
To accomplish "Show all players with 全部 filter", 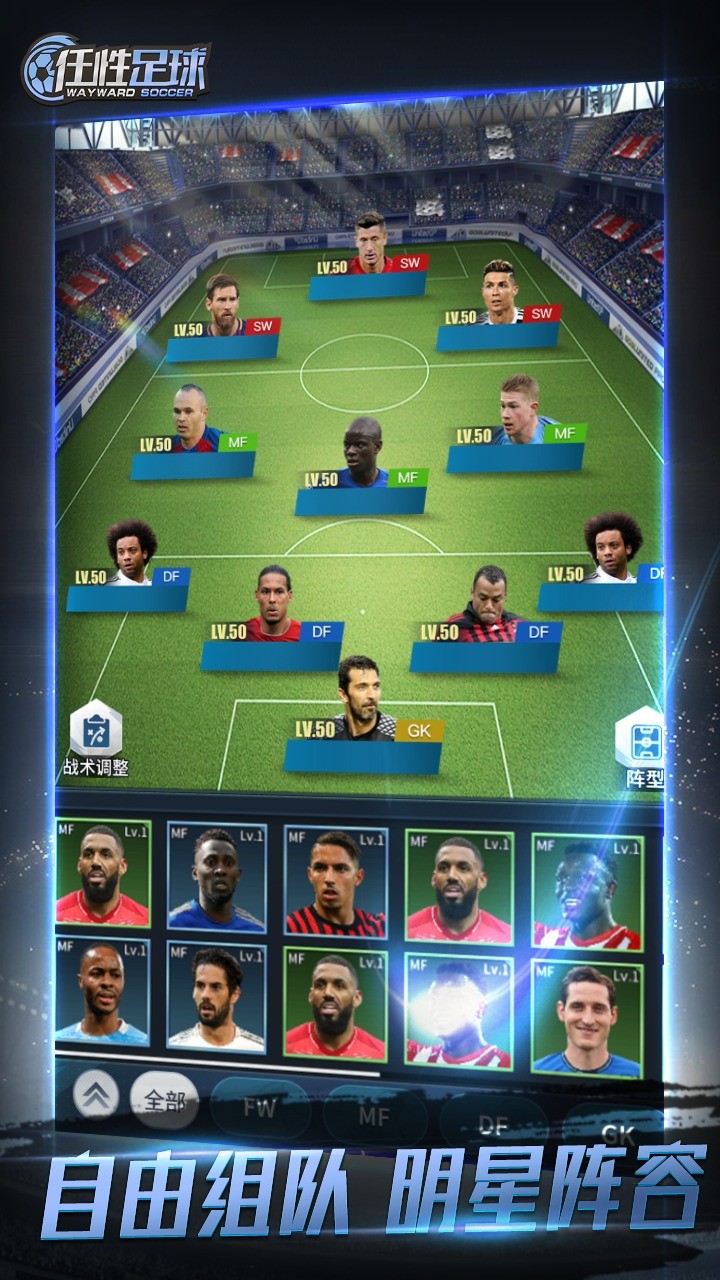I will click(165, 1101).
